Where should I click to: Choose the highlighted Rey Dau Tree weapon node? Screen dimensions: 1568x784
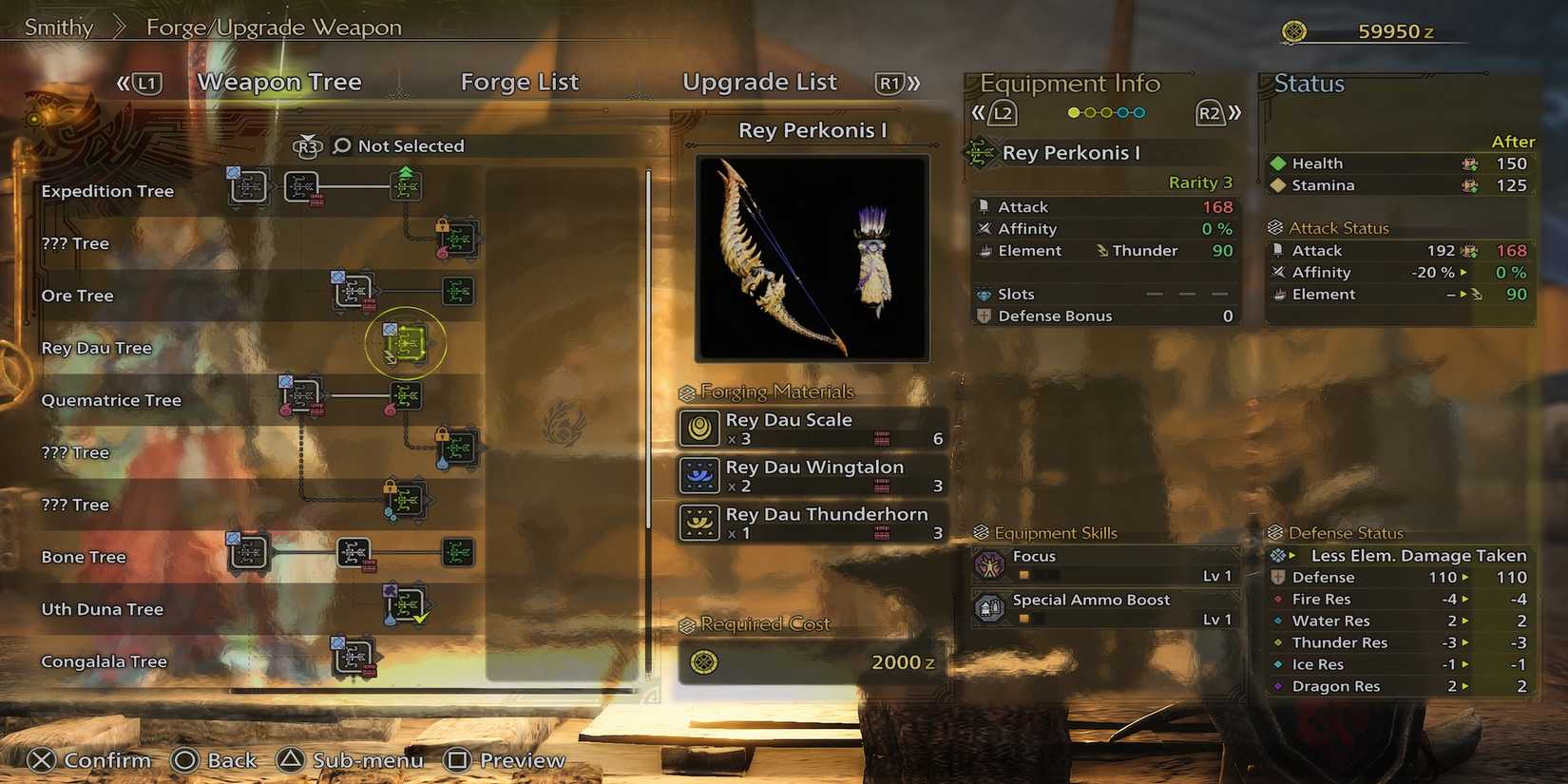tap(406, 343)
